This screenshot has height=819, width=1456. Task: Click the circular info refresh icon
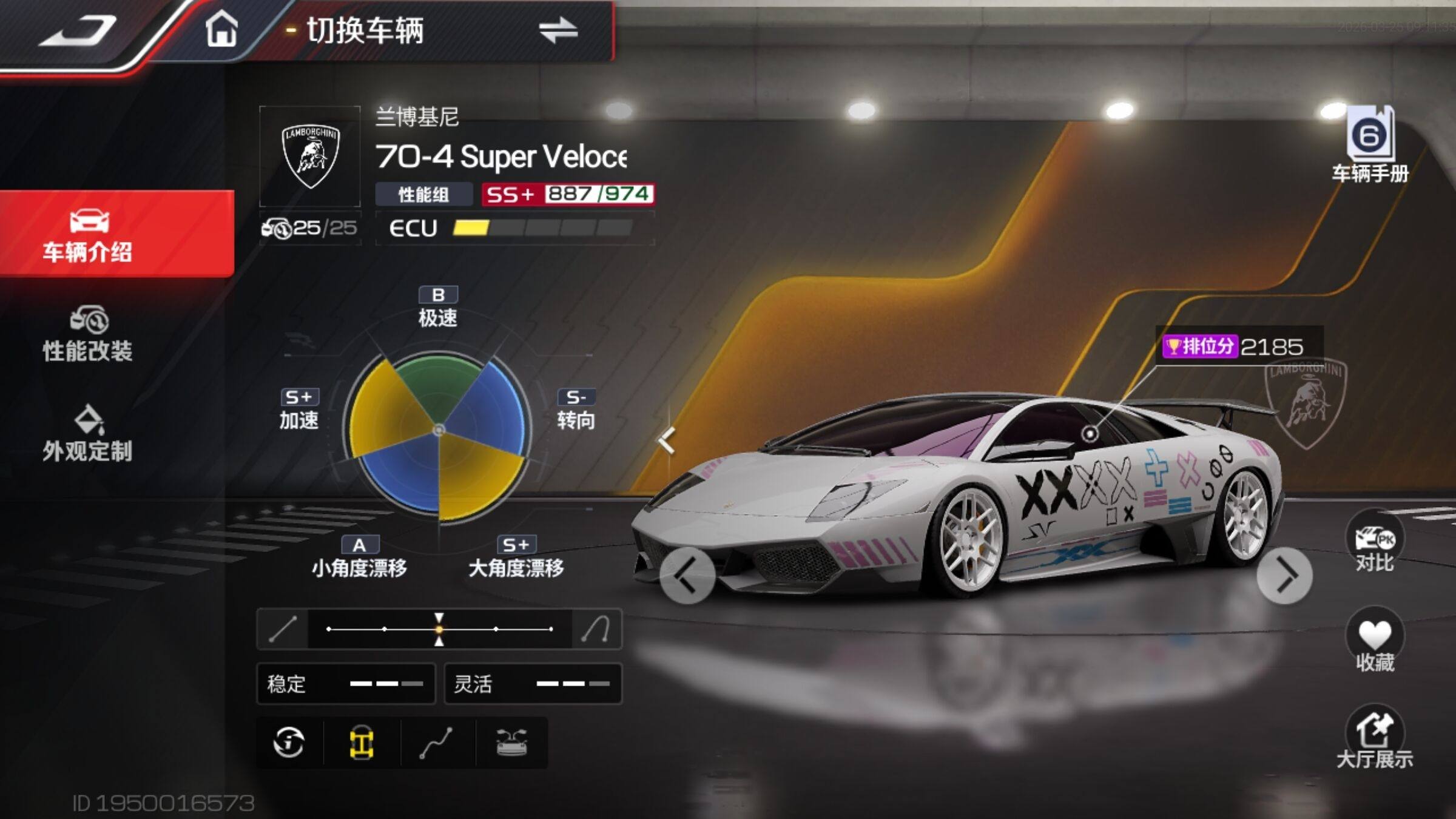[289, 743]
